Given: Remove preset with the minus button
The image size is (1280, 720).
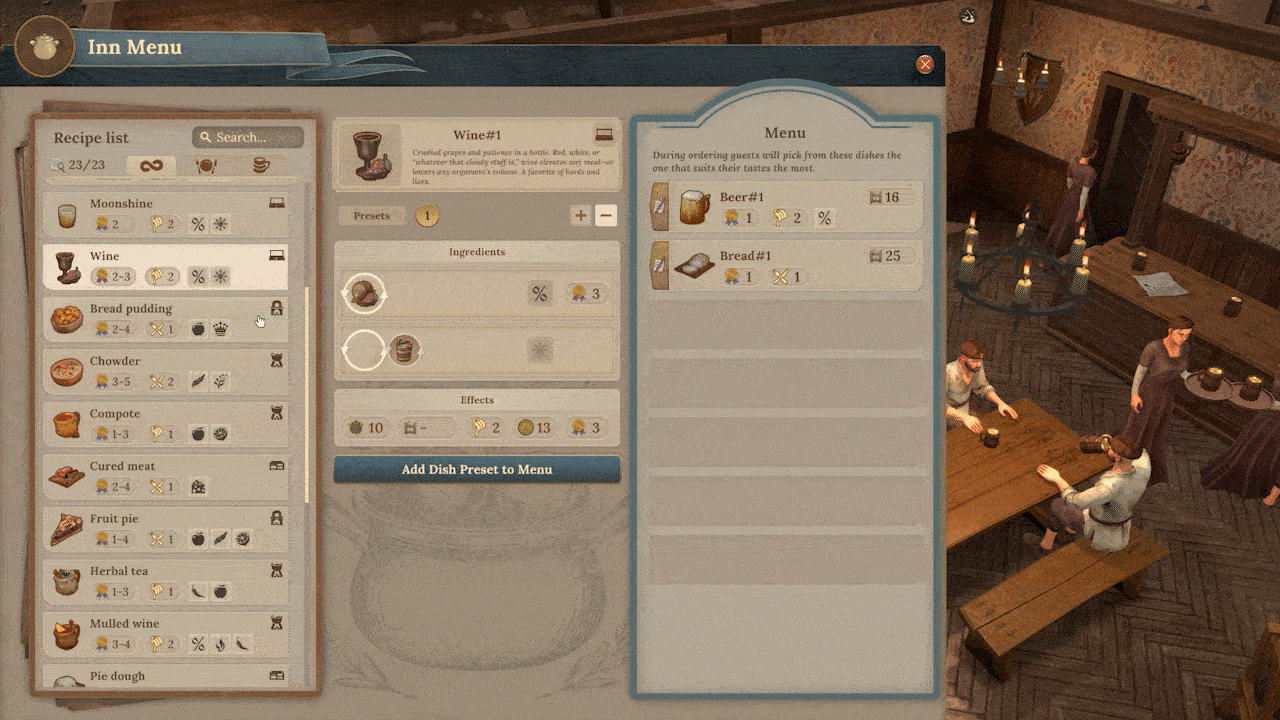Looking at the screenshot, I should (606, 216).
